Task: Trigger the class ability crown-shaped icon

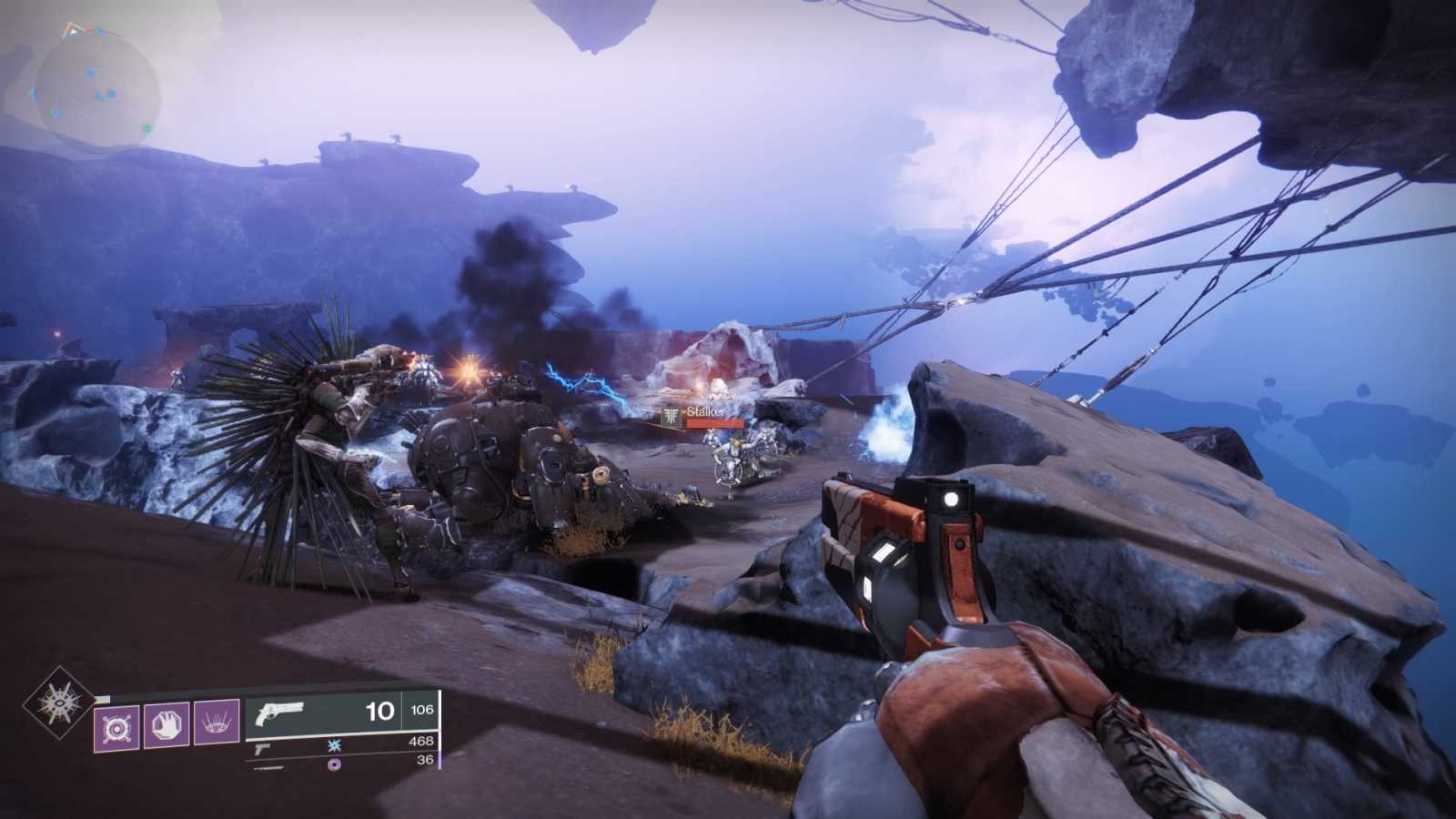Action: (x=217, y=725)
